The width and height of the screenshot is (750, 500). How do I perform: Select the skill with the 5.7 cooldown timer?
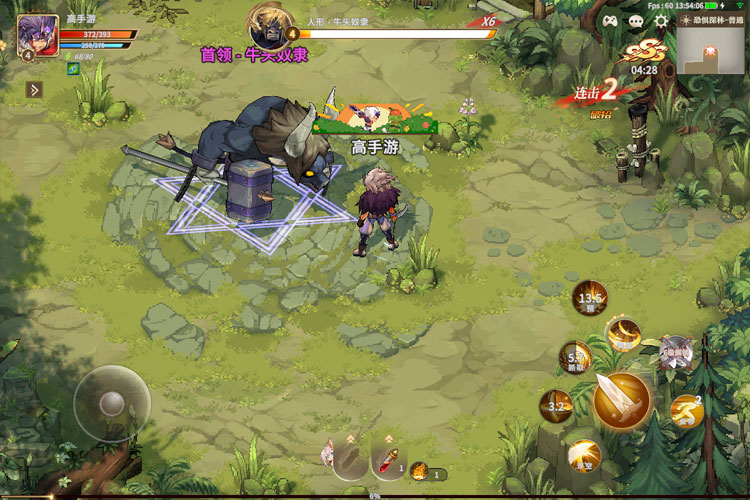point(575,357)
